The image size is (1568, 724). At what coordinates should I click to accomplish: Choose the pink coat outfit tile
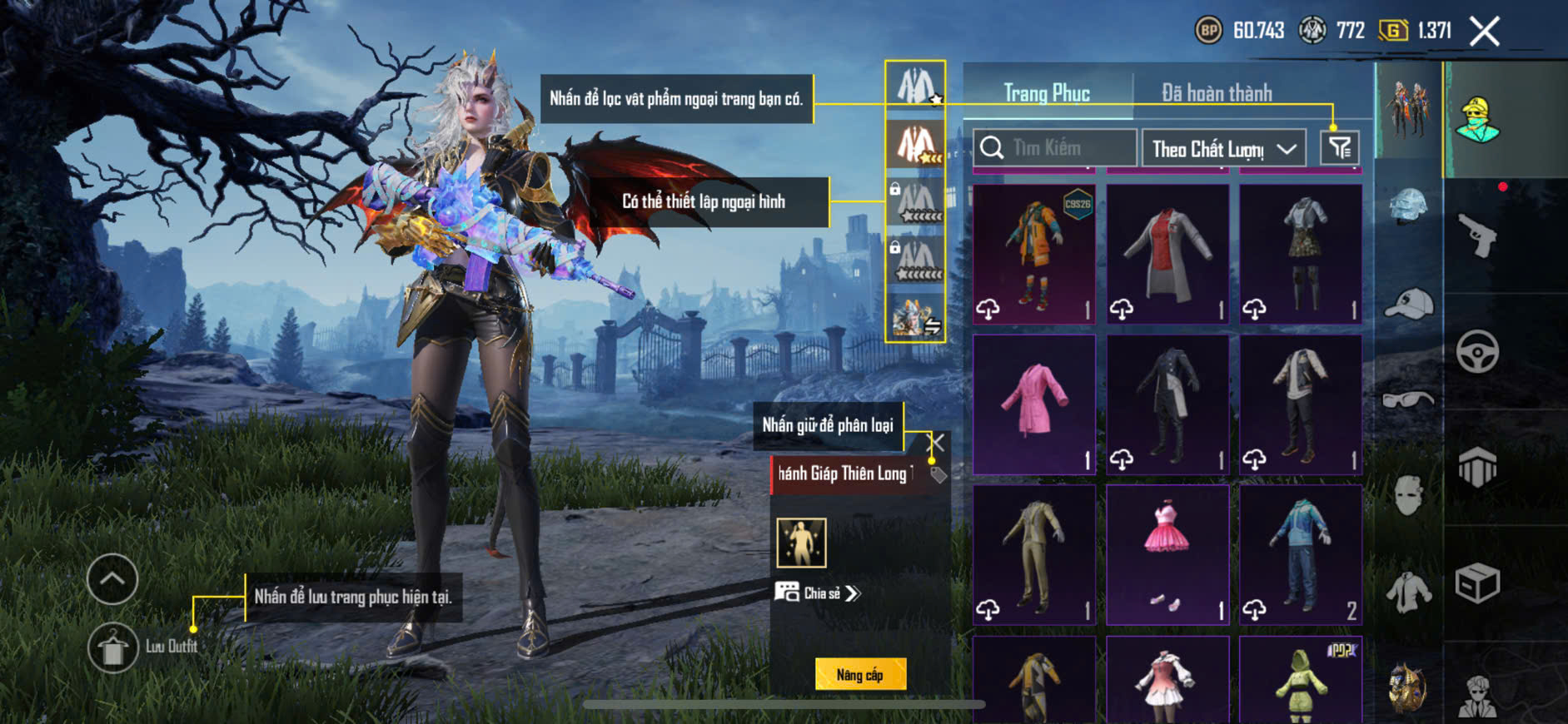click(1034, 404)
